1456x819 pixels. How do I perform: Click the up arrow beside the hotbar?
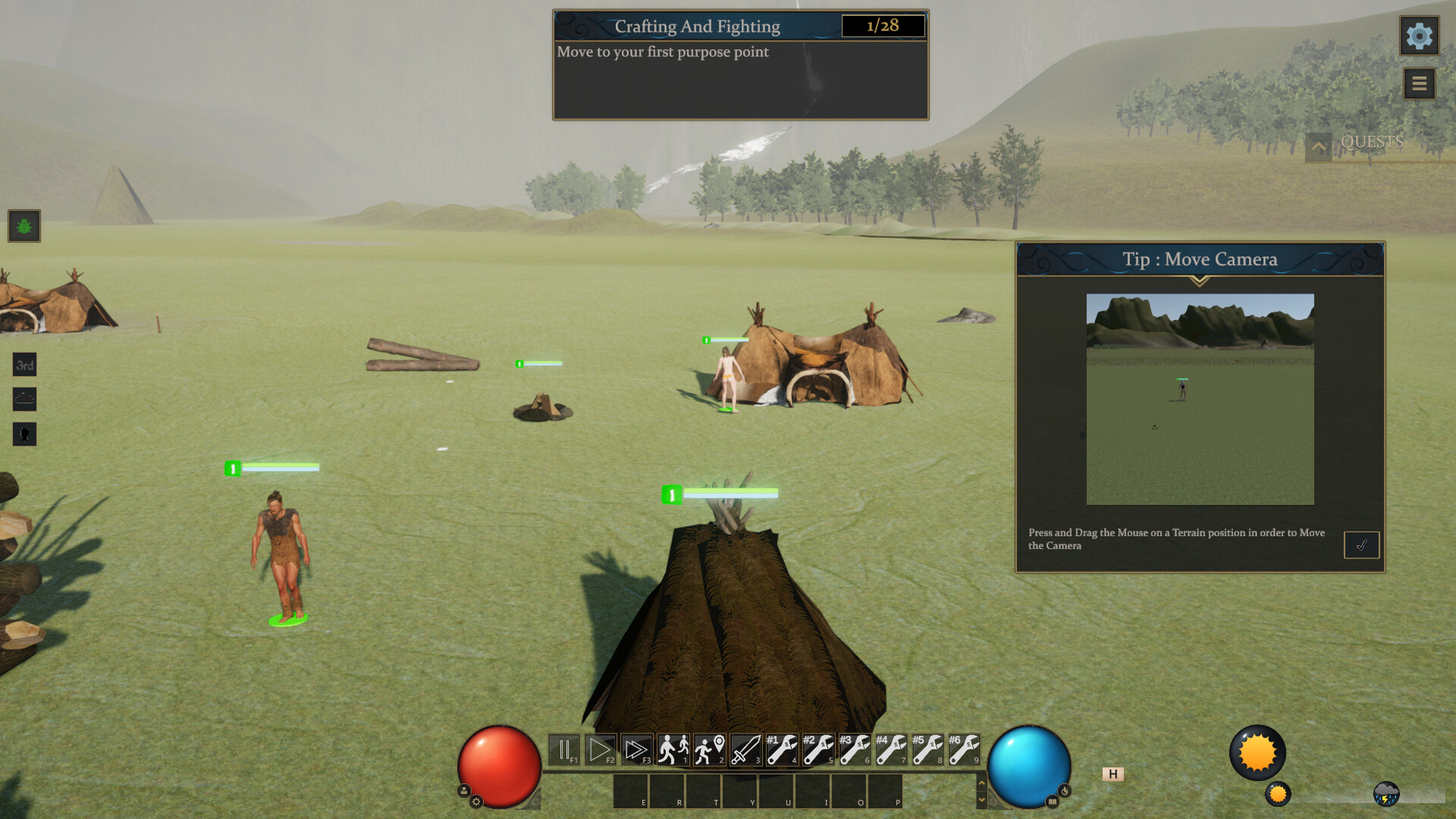pyautogui.click(x=981, y=782)
